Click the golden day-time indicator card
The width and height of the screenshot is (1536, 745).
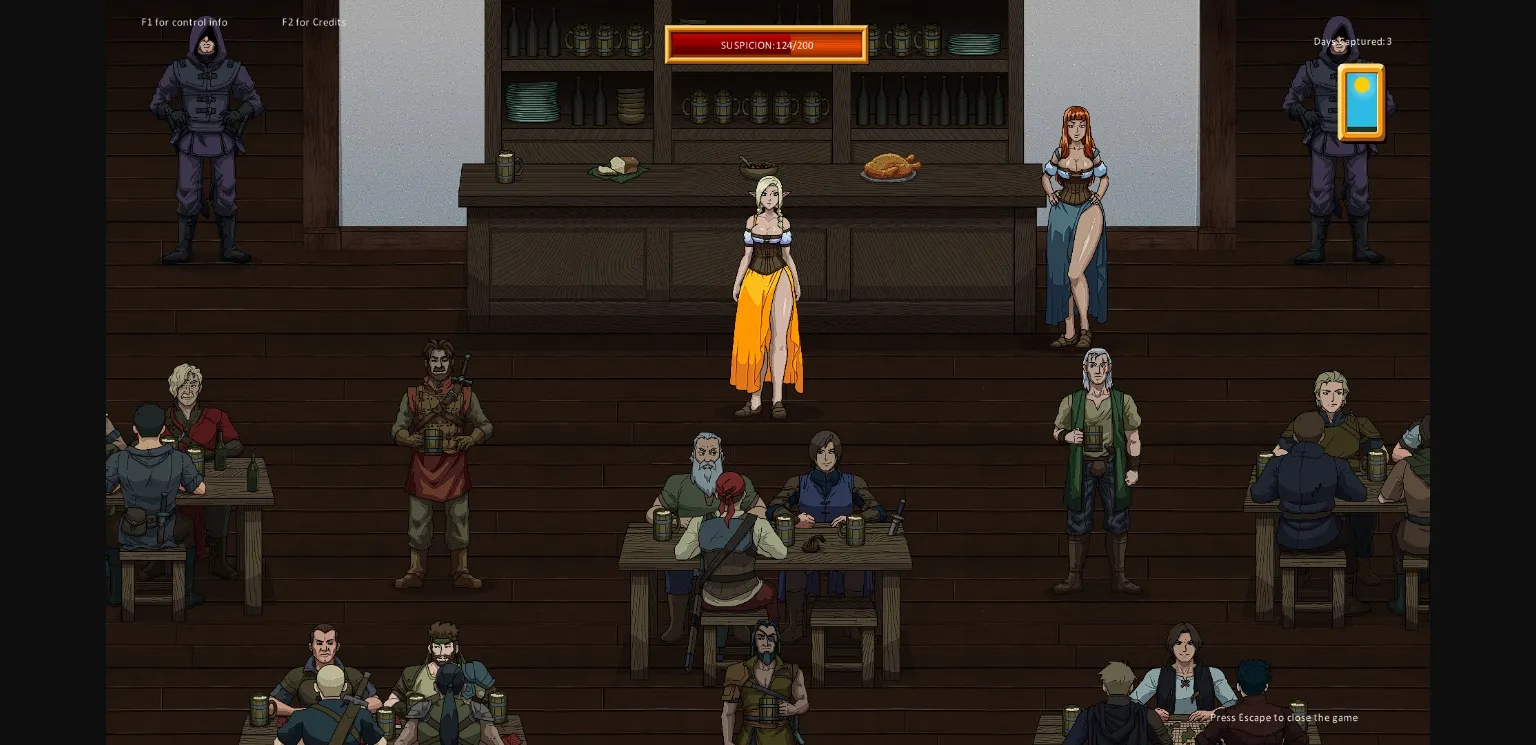[x=1361, y=101]
